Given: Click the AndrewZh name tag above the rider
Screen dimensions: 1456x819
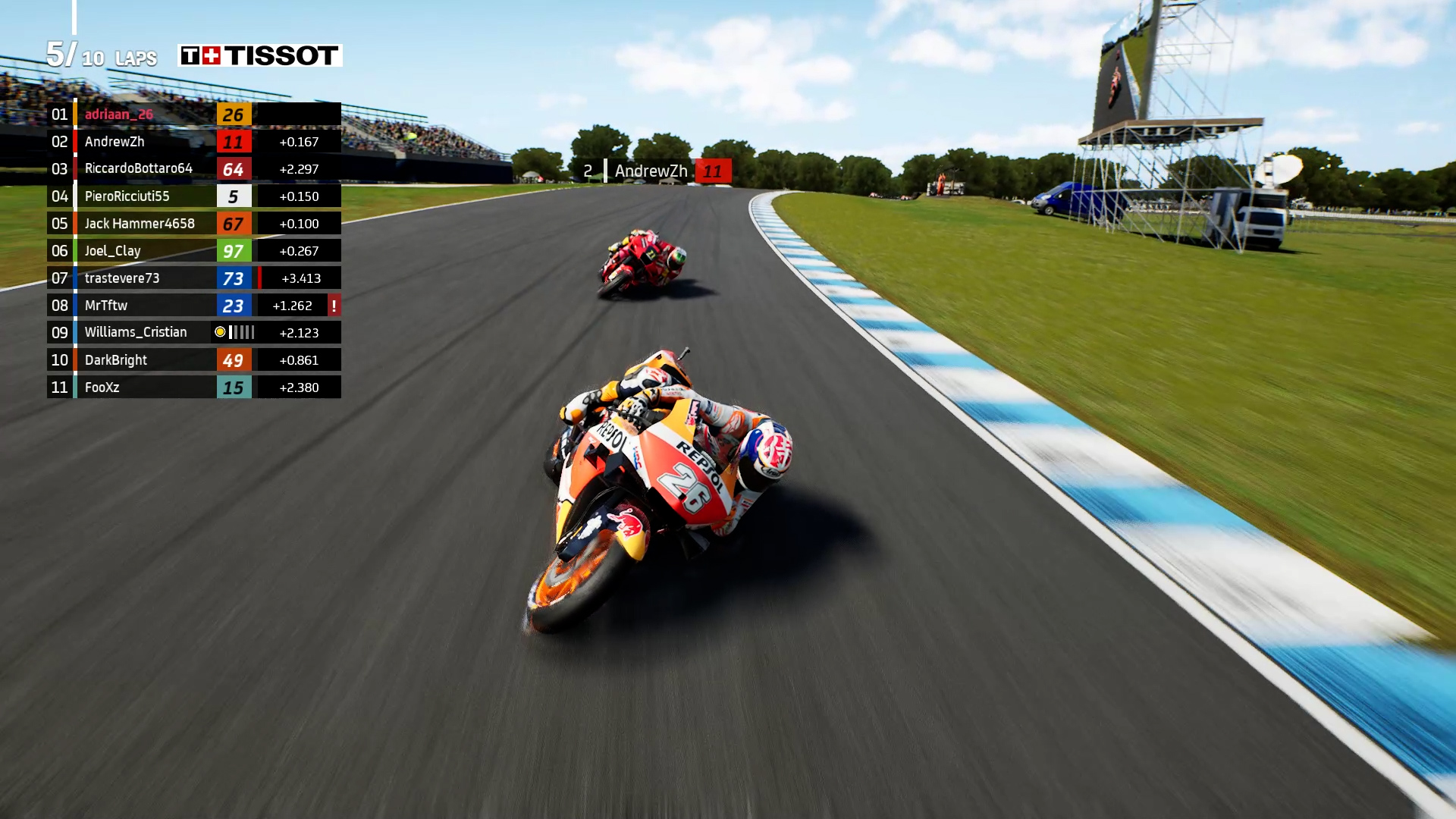Looking at the screenshot, I should (x=651, y=171).
